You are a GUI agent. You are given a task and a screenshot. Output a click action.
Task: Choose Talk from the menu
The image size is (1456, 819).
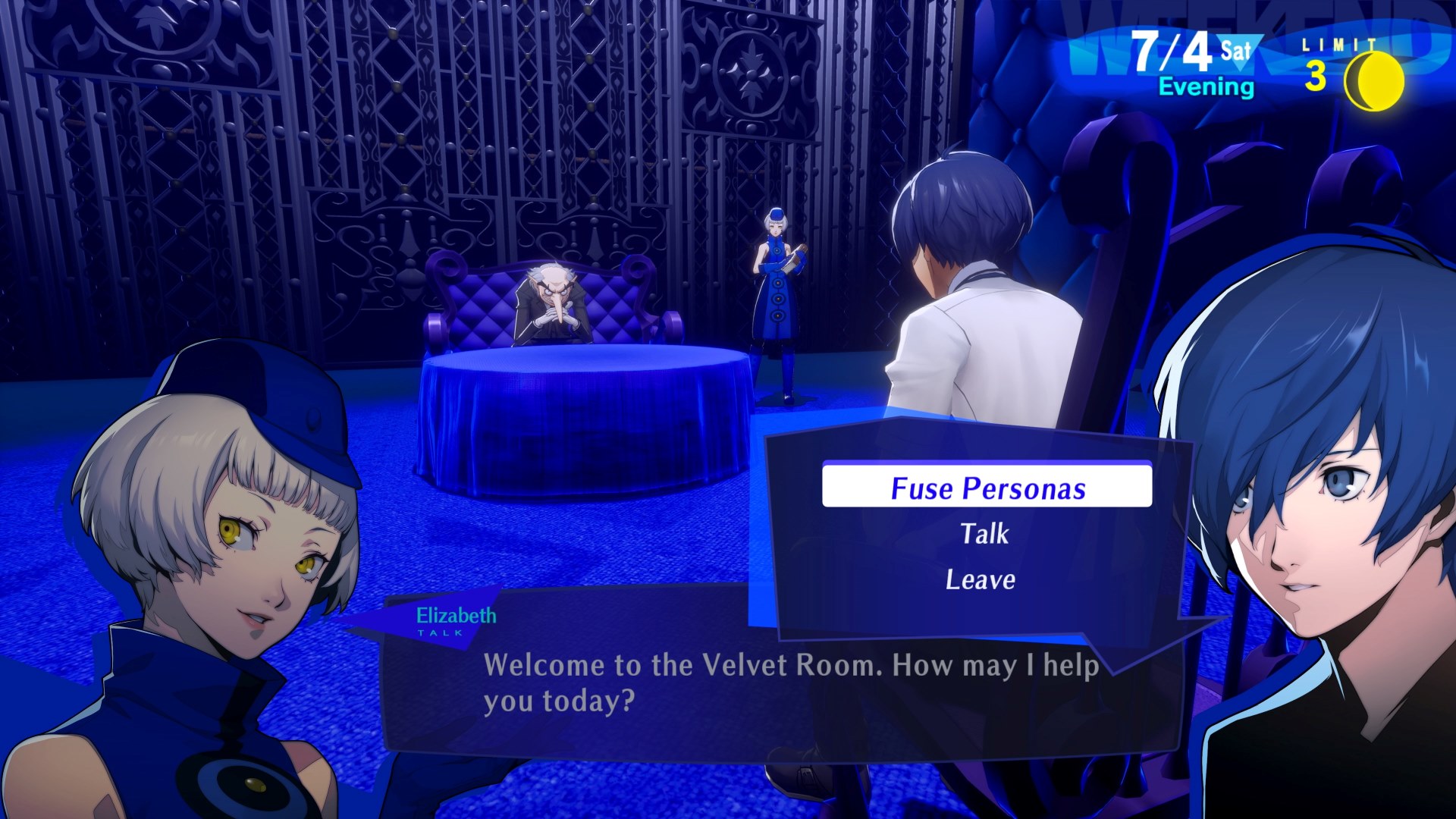pos(984,534)
